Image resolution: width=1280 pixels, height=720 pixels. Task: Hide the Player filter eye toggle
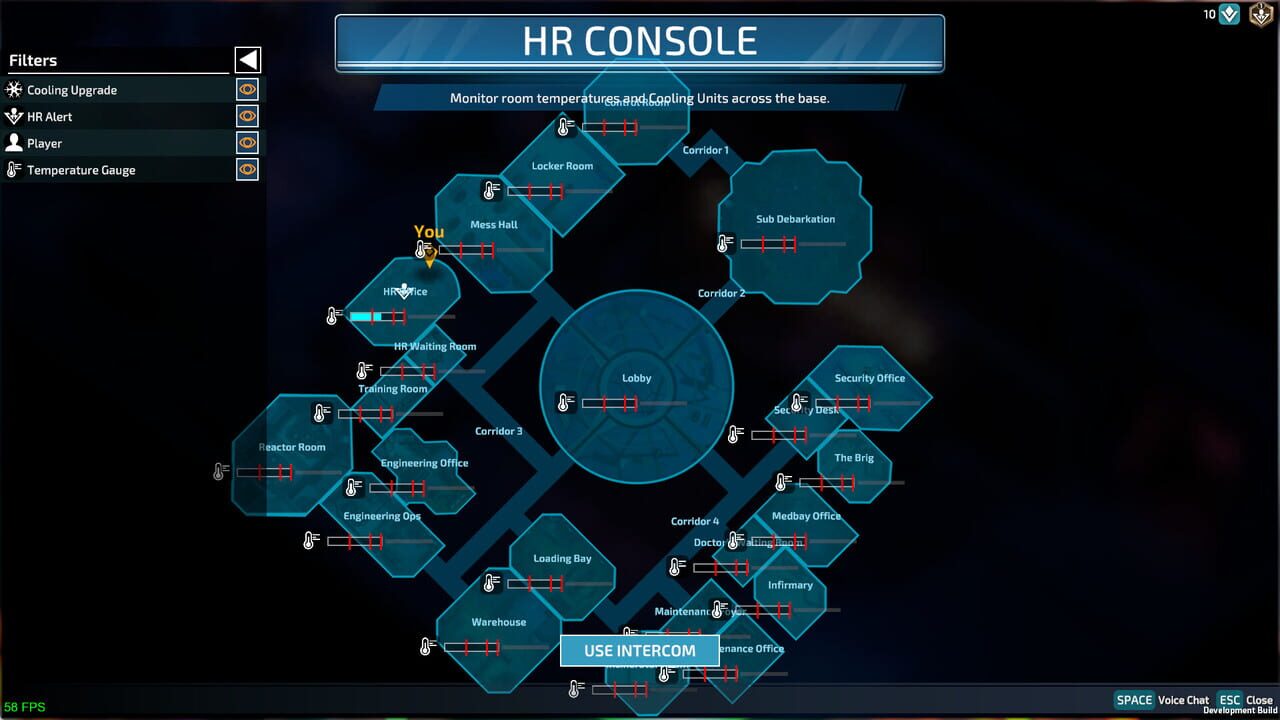pos(245,143)
